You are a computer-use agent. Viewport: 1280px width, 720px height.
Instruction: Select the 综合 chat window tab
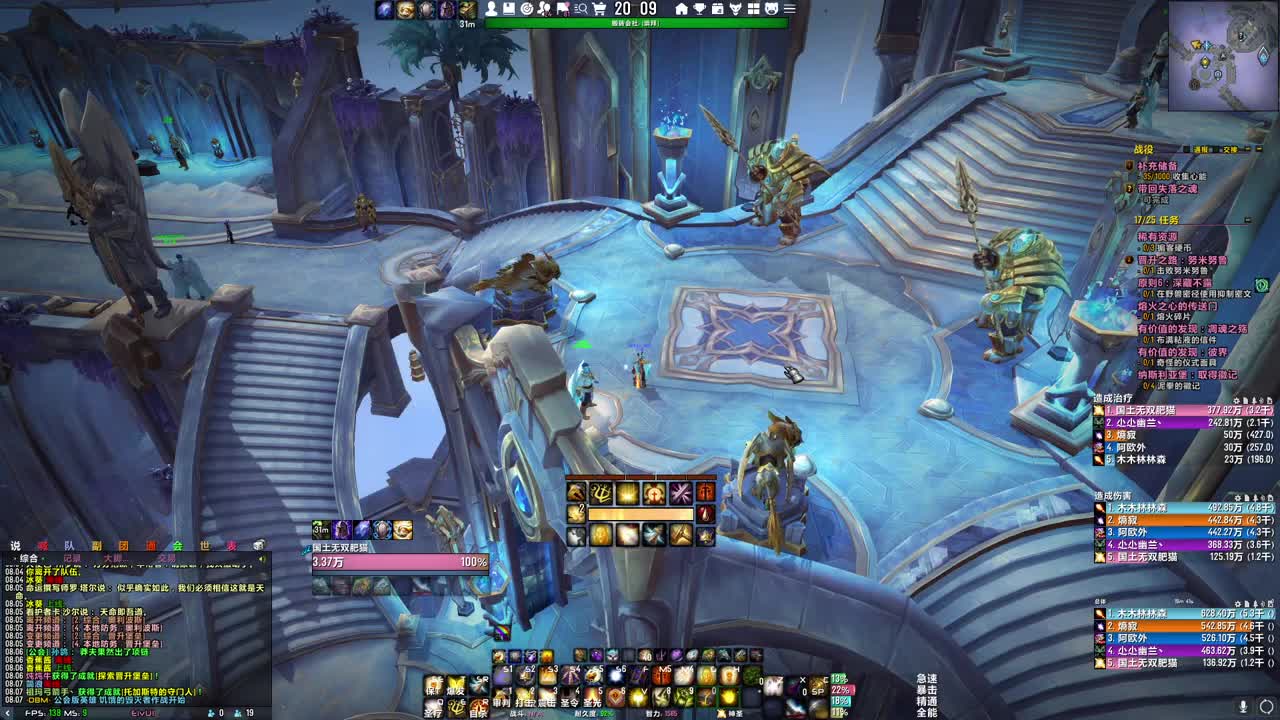pos(28,559)
